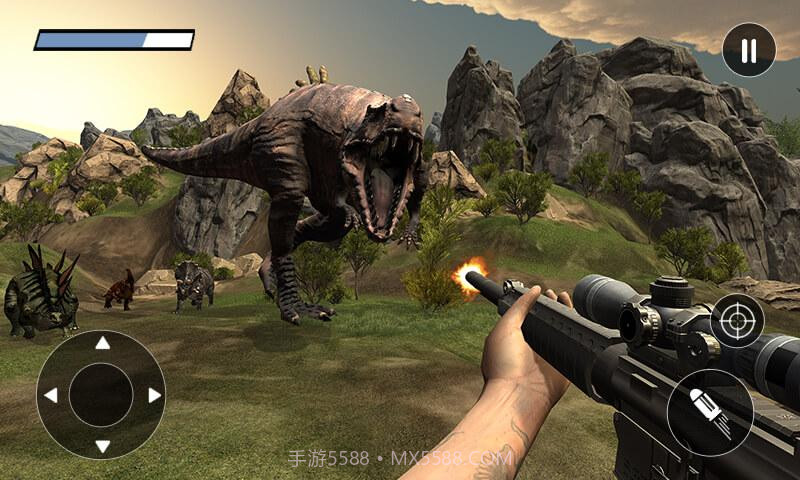Pause the game with the pause button
Screen dimensions: 800x480
749,50
